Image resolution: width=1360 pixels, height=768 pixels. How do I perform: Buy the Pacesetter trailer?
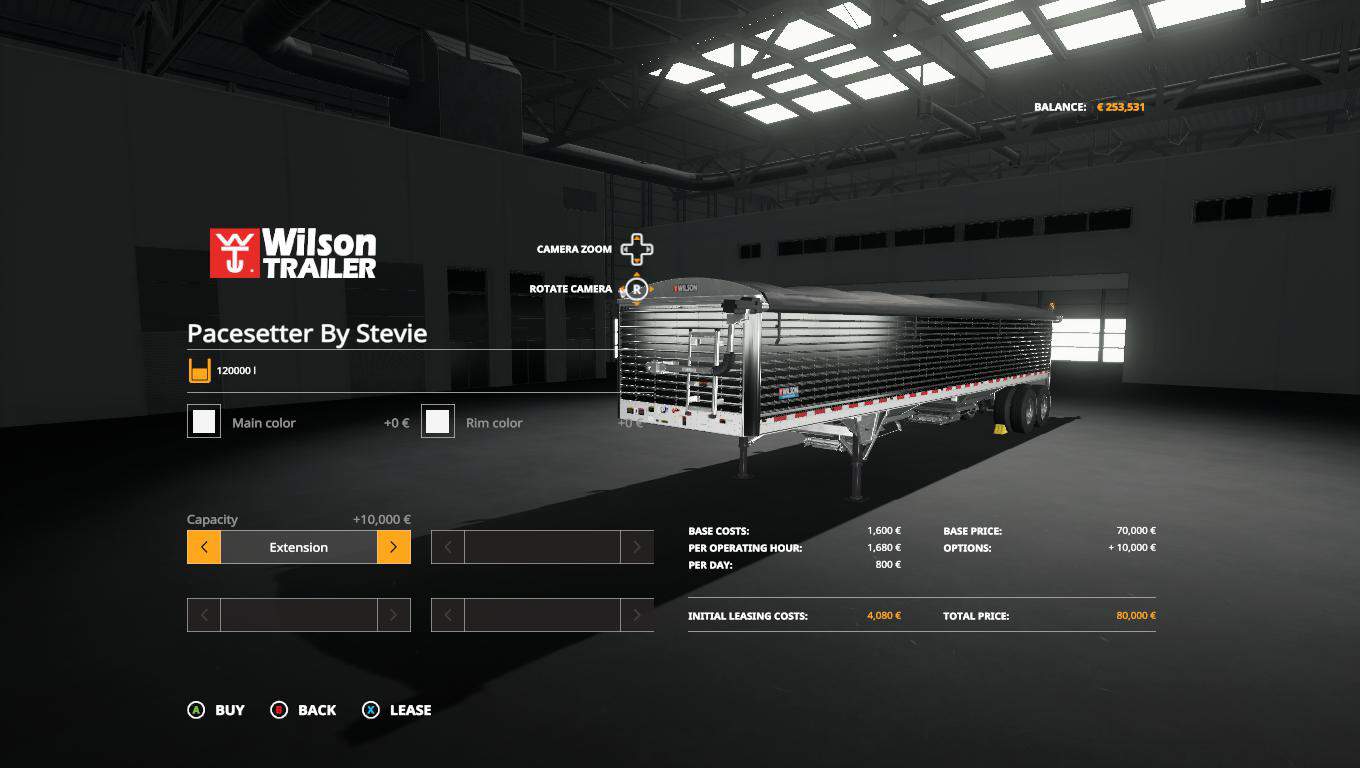[x=216, y=710]
